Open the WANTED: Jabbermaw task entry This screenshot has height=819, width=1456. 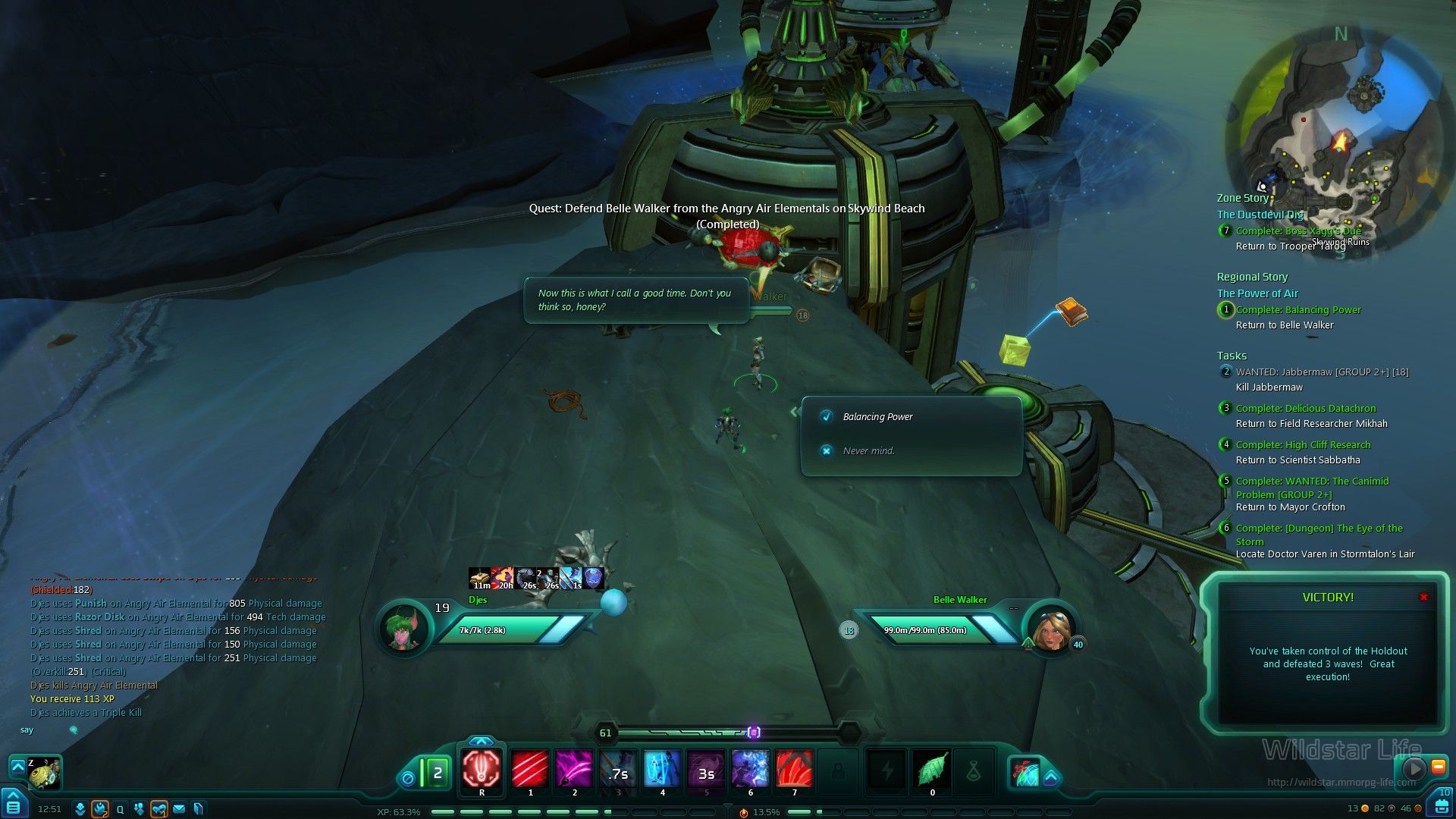pos(1321,372)
